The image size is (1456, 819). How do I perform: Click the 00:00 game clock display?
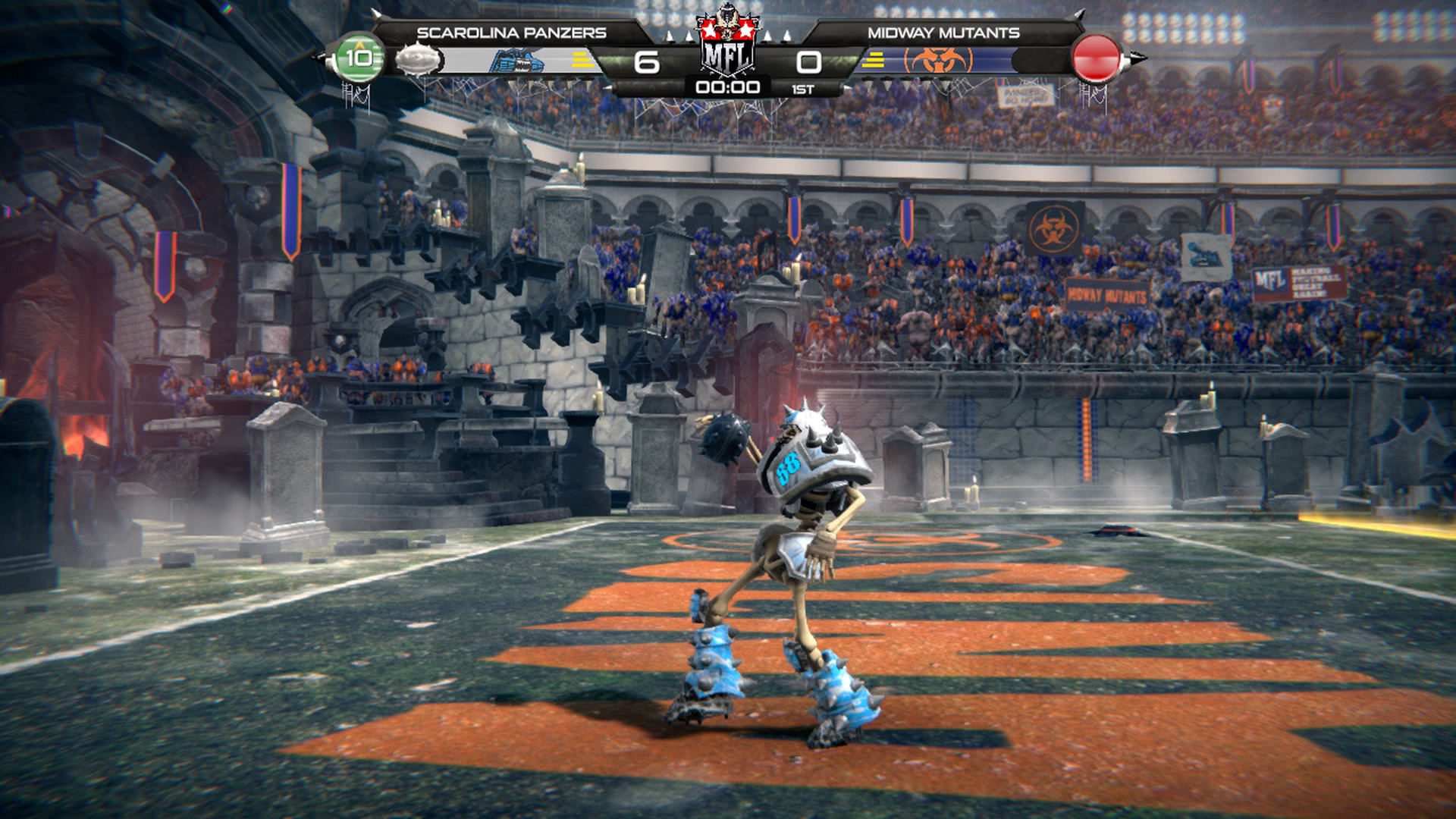coord(728,86)
